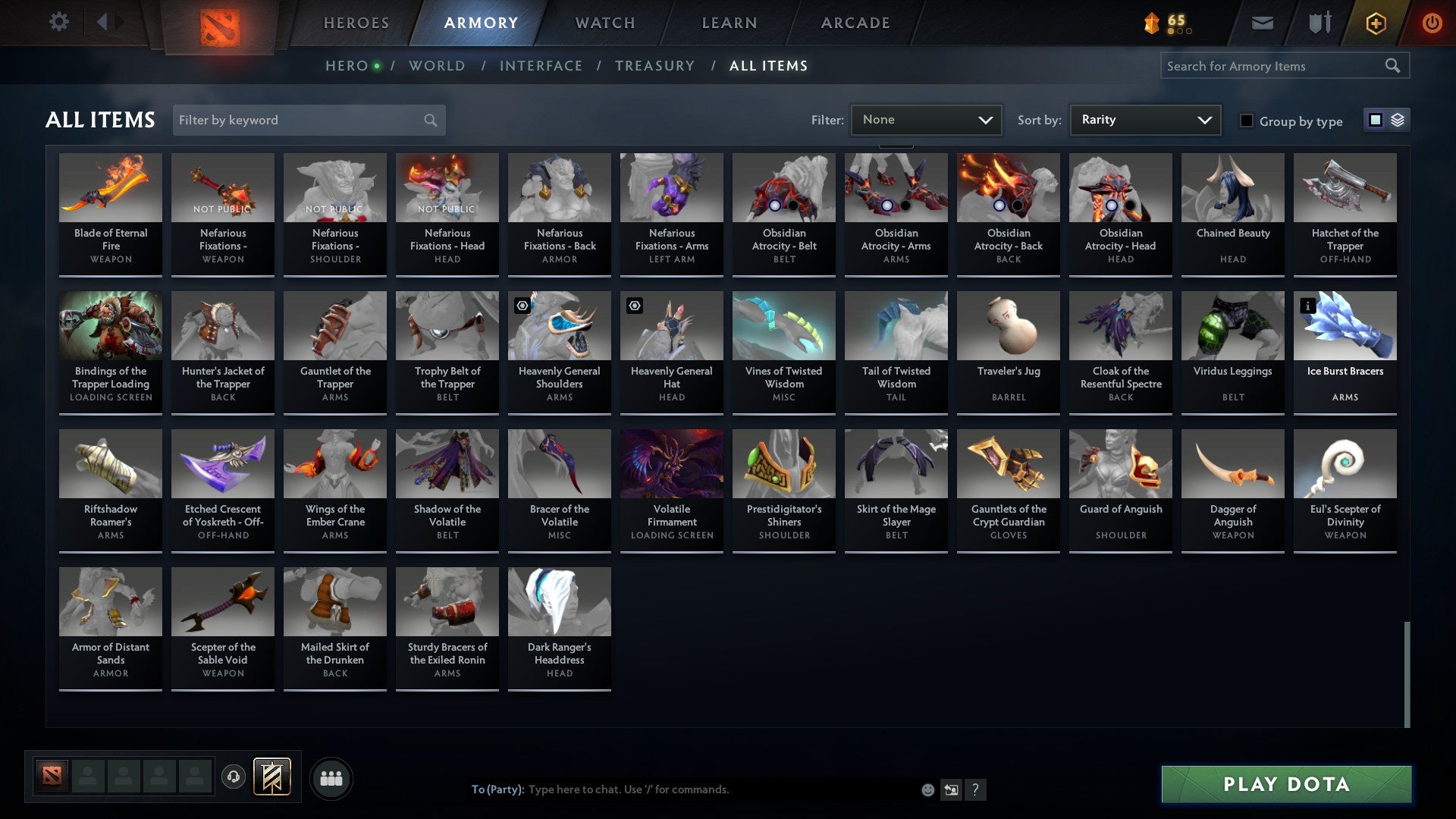Open the settings gear icon top left
1456x819 pixels.
(59, 22)
